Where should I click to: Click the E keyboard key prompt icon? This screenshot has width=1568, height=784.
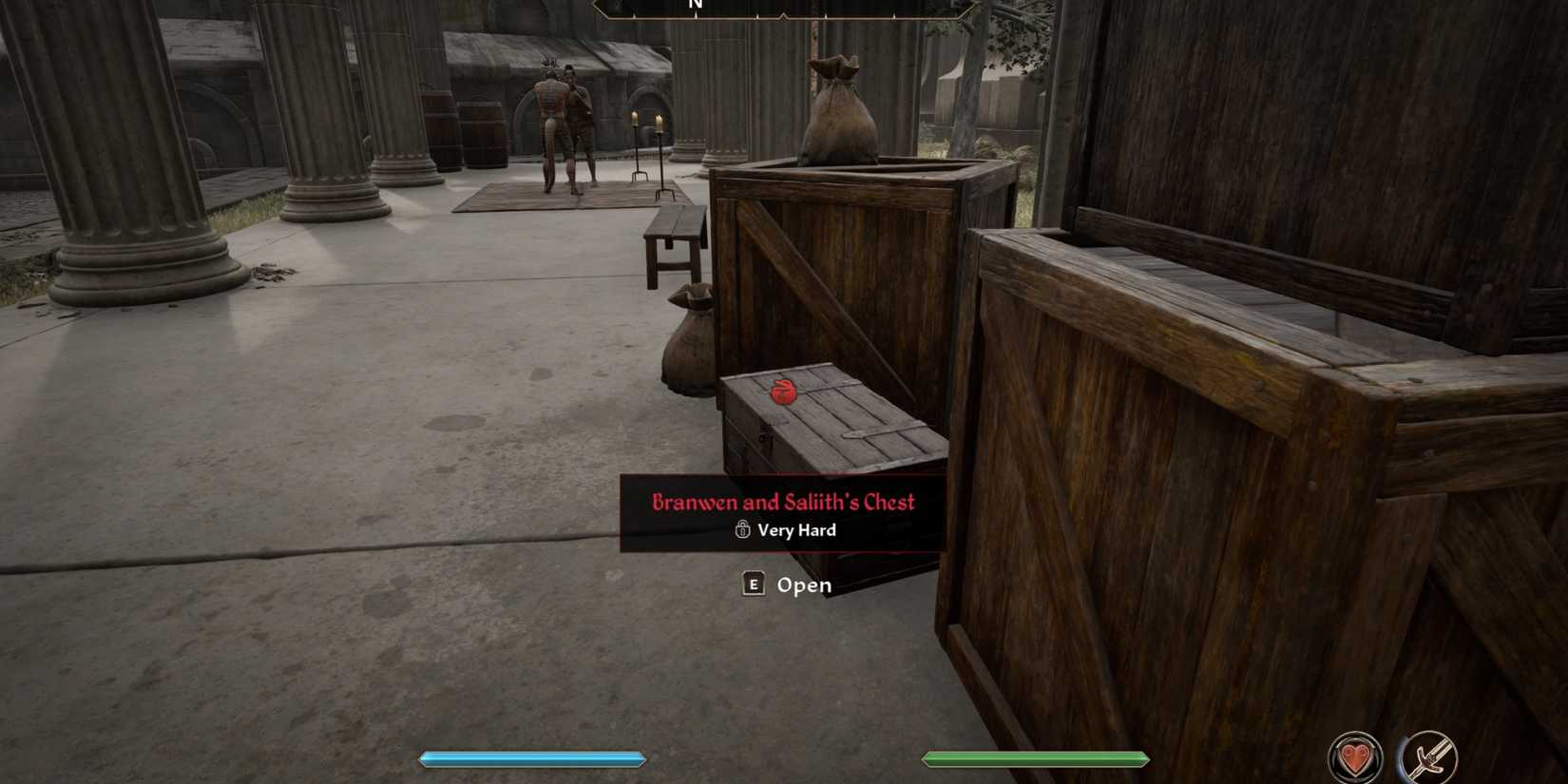(752, 585)
